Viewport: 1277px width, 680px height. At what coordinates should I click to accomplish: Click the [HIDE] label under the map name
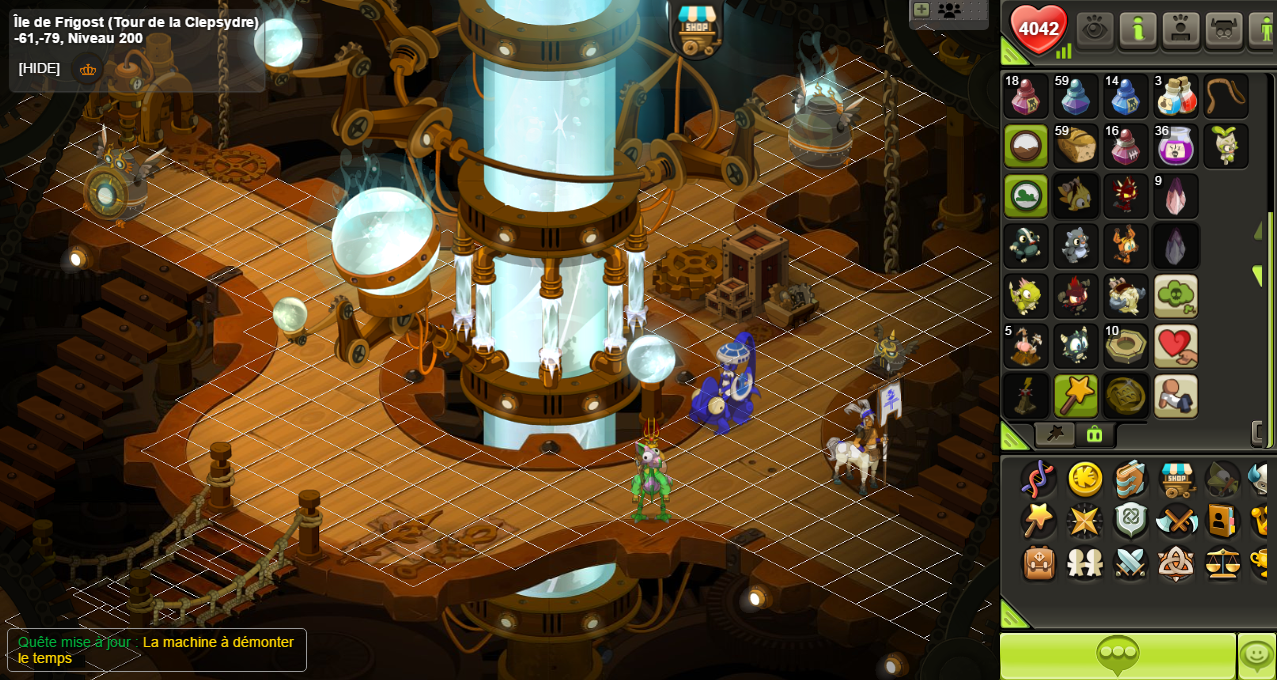39,68
